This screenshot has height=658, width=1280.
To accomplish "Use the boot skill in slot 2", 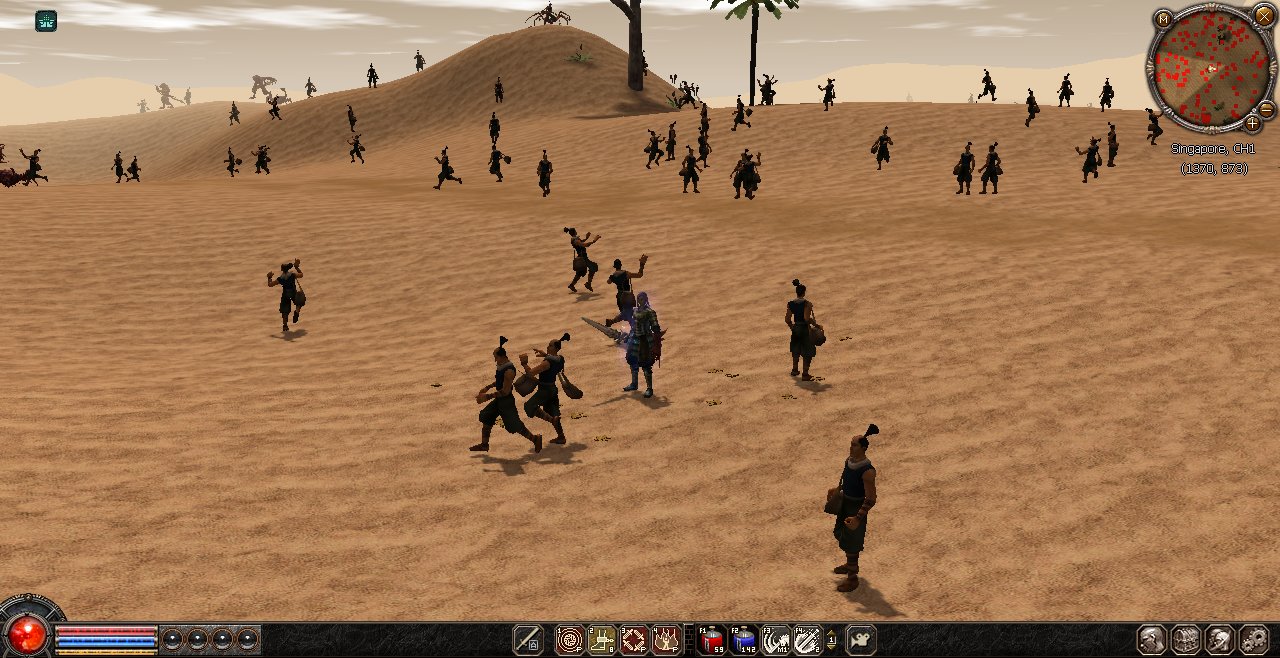I will (602, 640).
